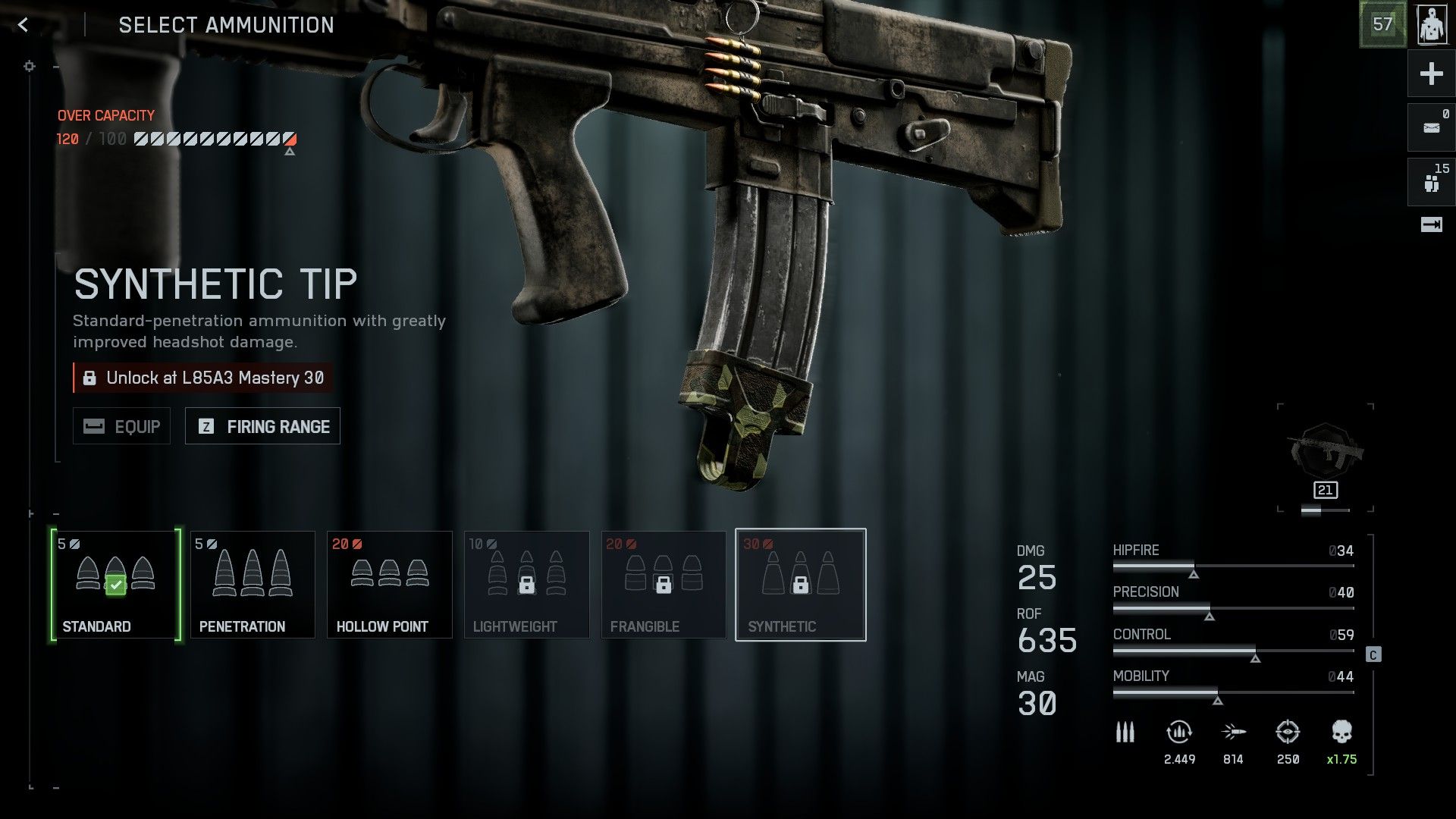Open the Firing Range
The width and height of the screenshot is (1456, 819).
262,426
